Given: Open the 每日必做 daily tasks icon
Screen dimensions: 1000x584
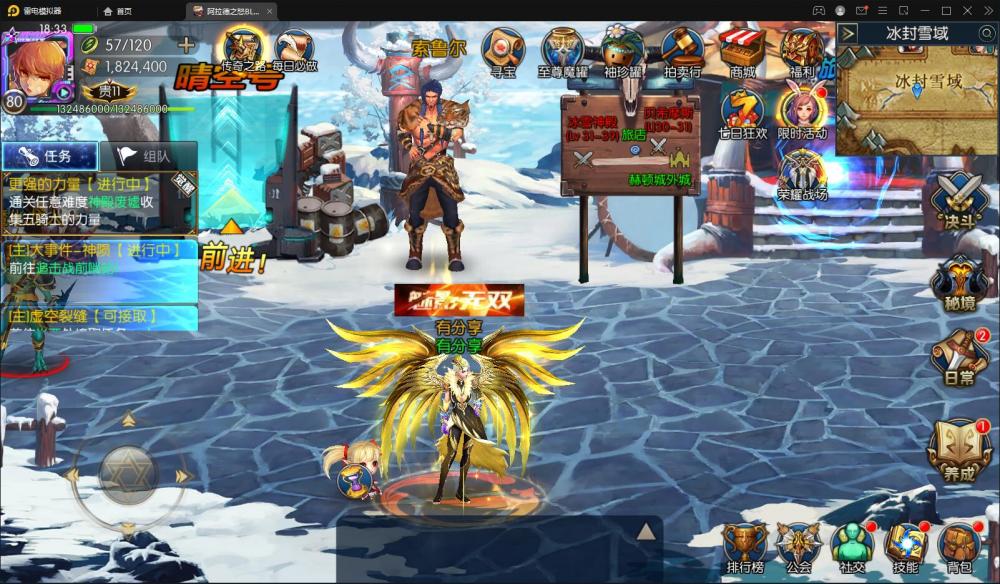Looking at the screenshot, I should pyautogui.click(x=297, y=48).
